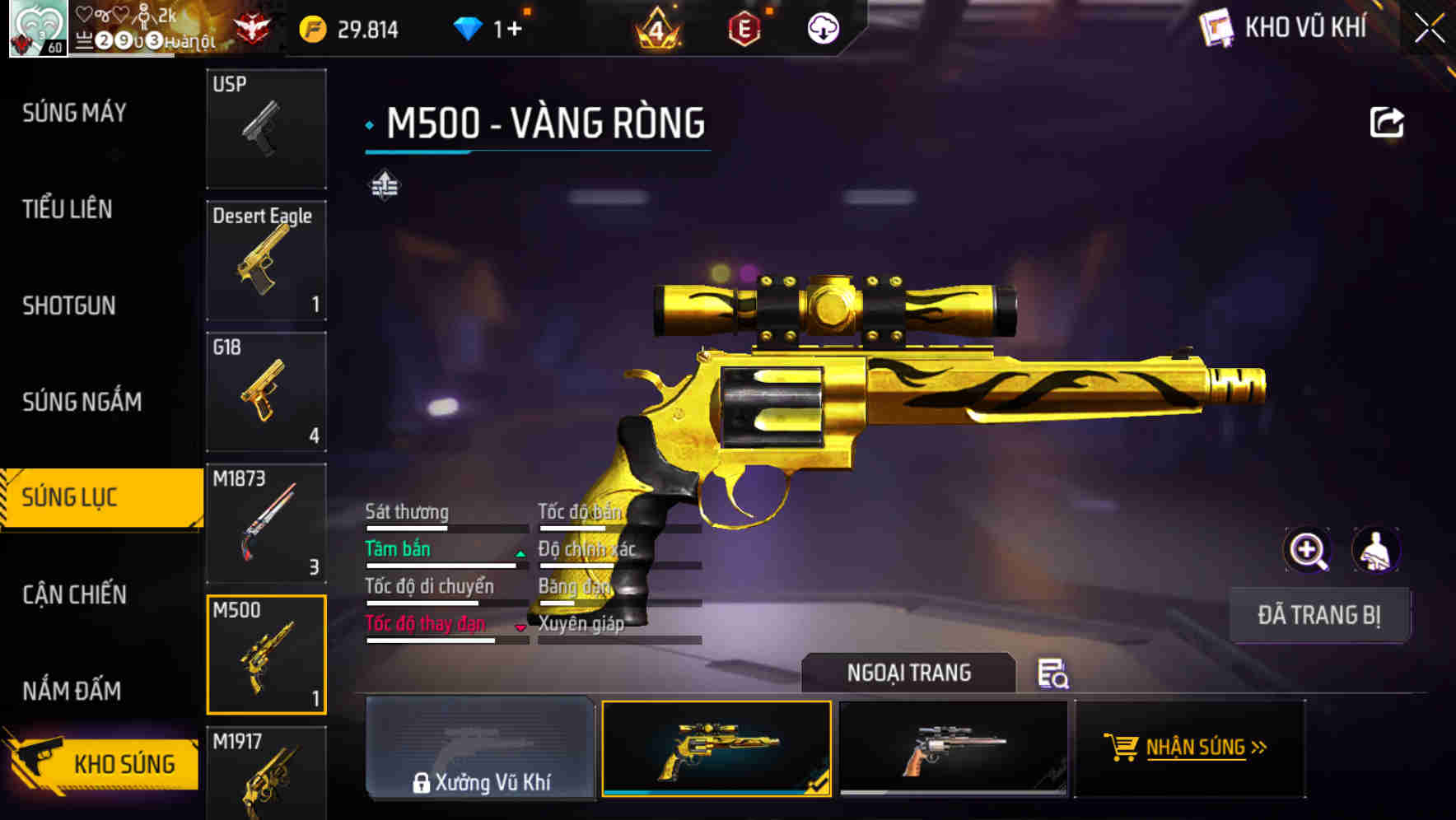Viewport: 1456px width, 820px height.
Task: Click the gold coin currency icon showing 29.814
Action: coord(312,29)
